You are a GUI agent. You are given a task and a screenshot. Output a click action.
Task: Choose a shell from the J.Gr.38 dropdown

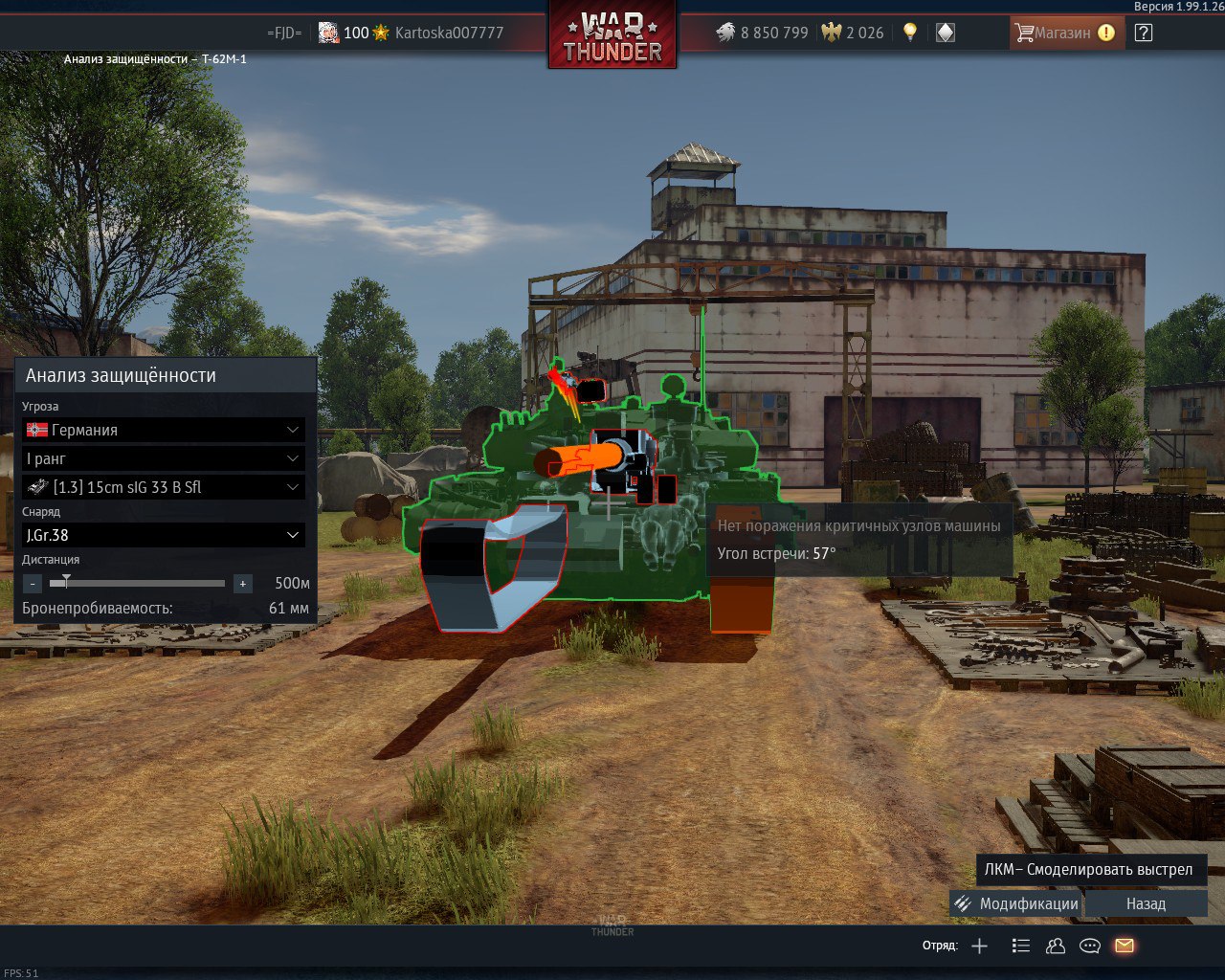pos(163,535)
